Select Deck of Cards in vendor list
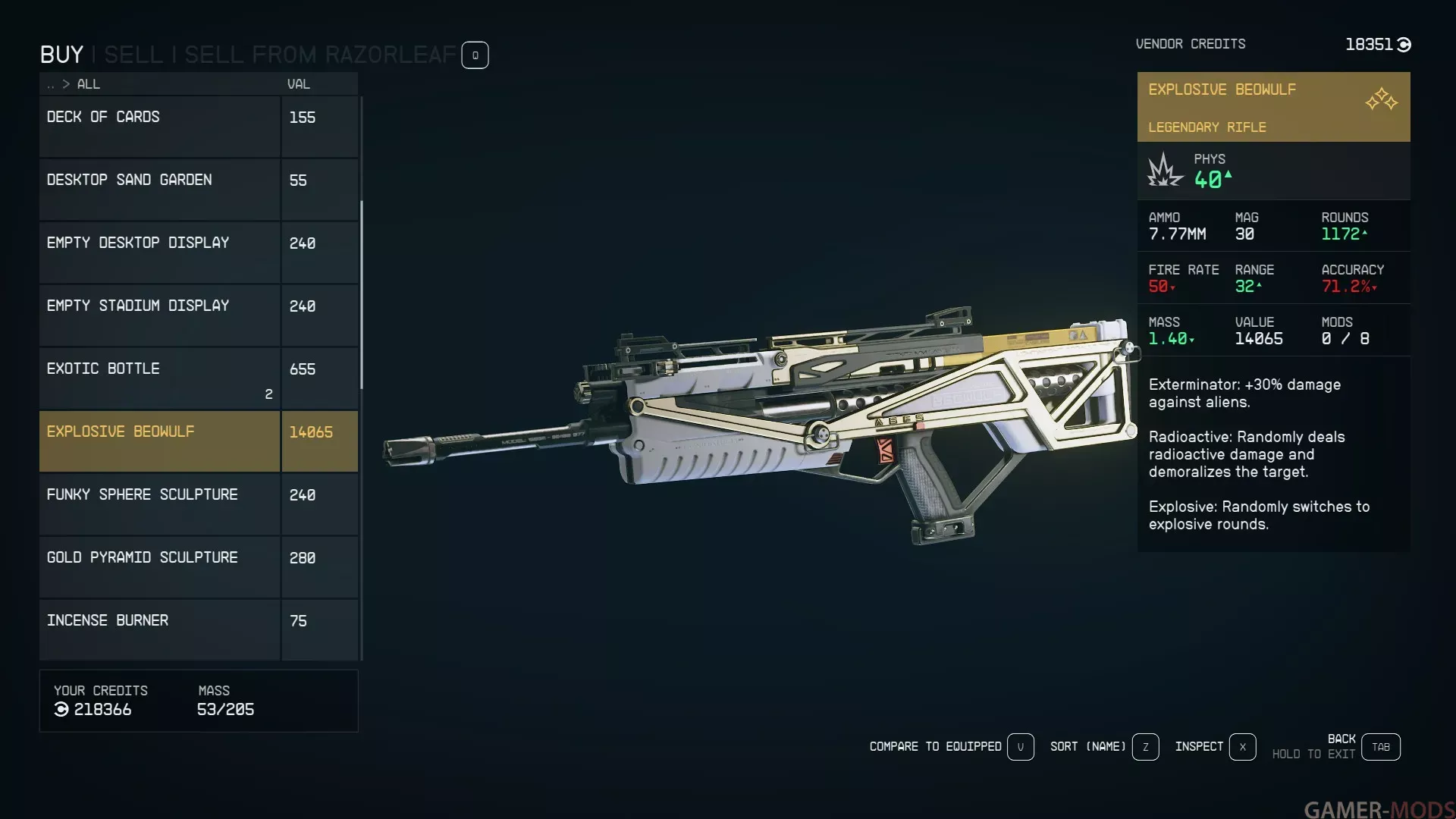 click(159, 127)
